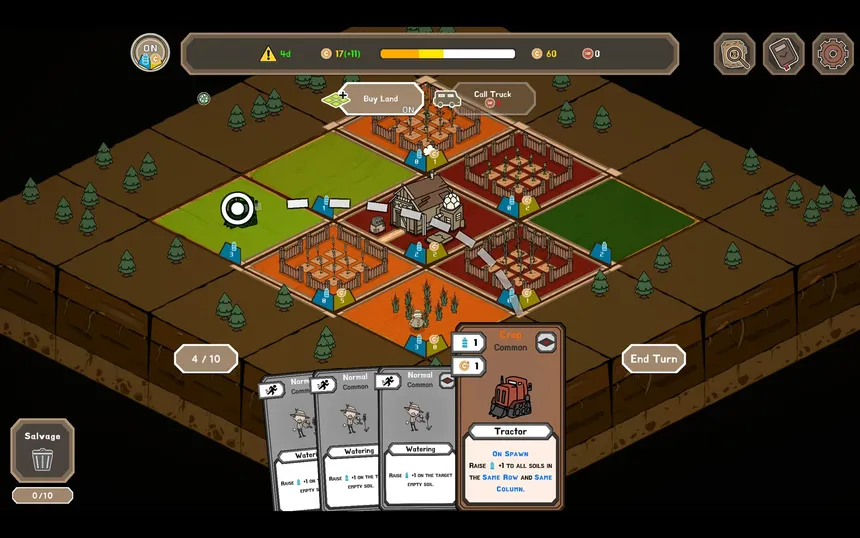Open the map magnifier icon
Viewport: 860px width, 538px height.
734,54
